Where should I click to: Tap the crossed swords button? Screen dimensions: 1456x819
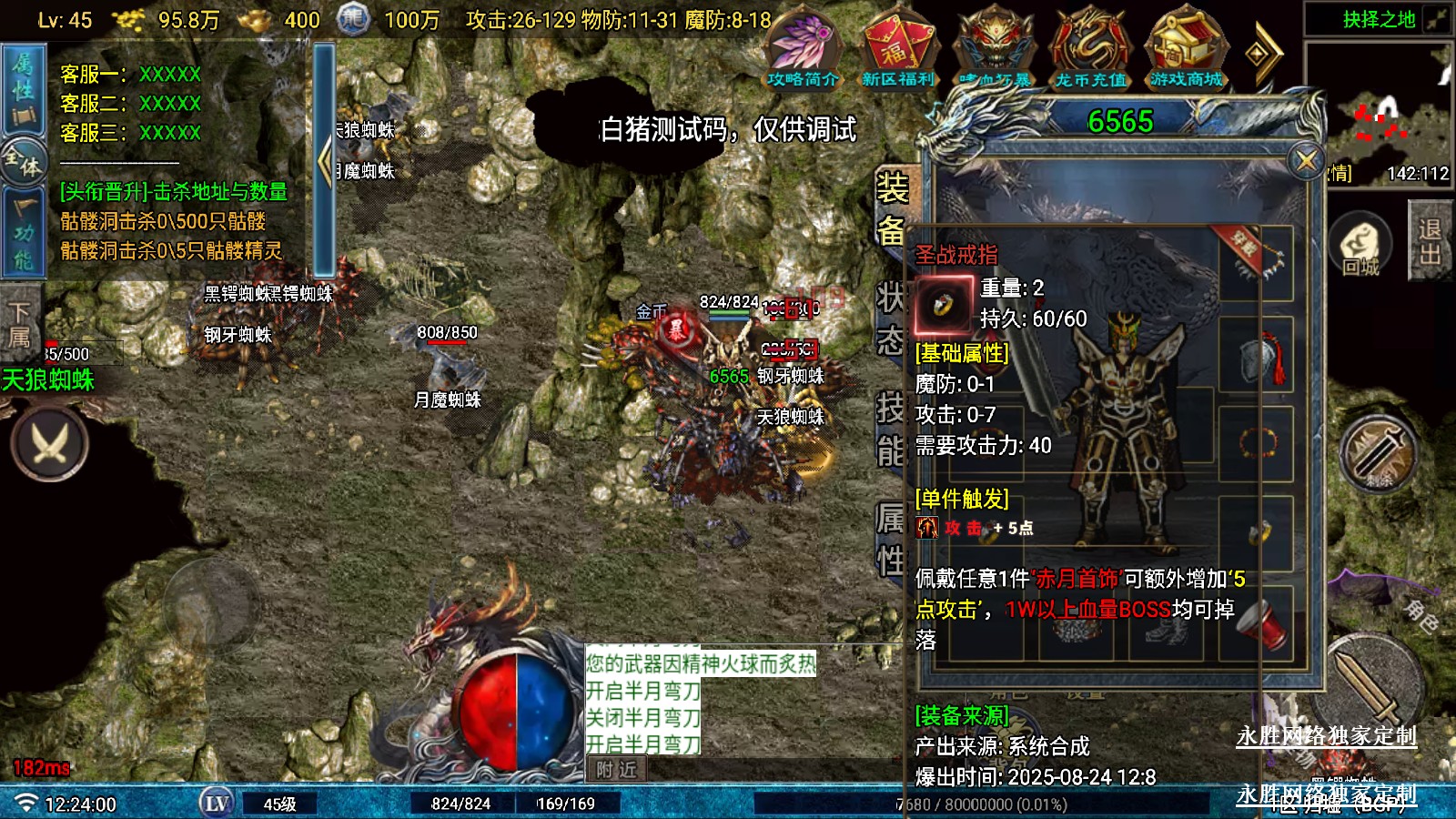click(x=49, y=443)
